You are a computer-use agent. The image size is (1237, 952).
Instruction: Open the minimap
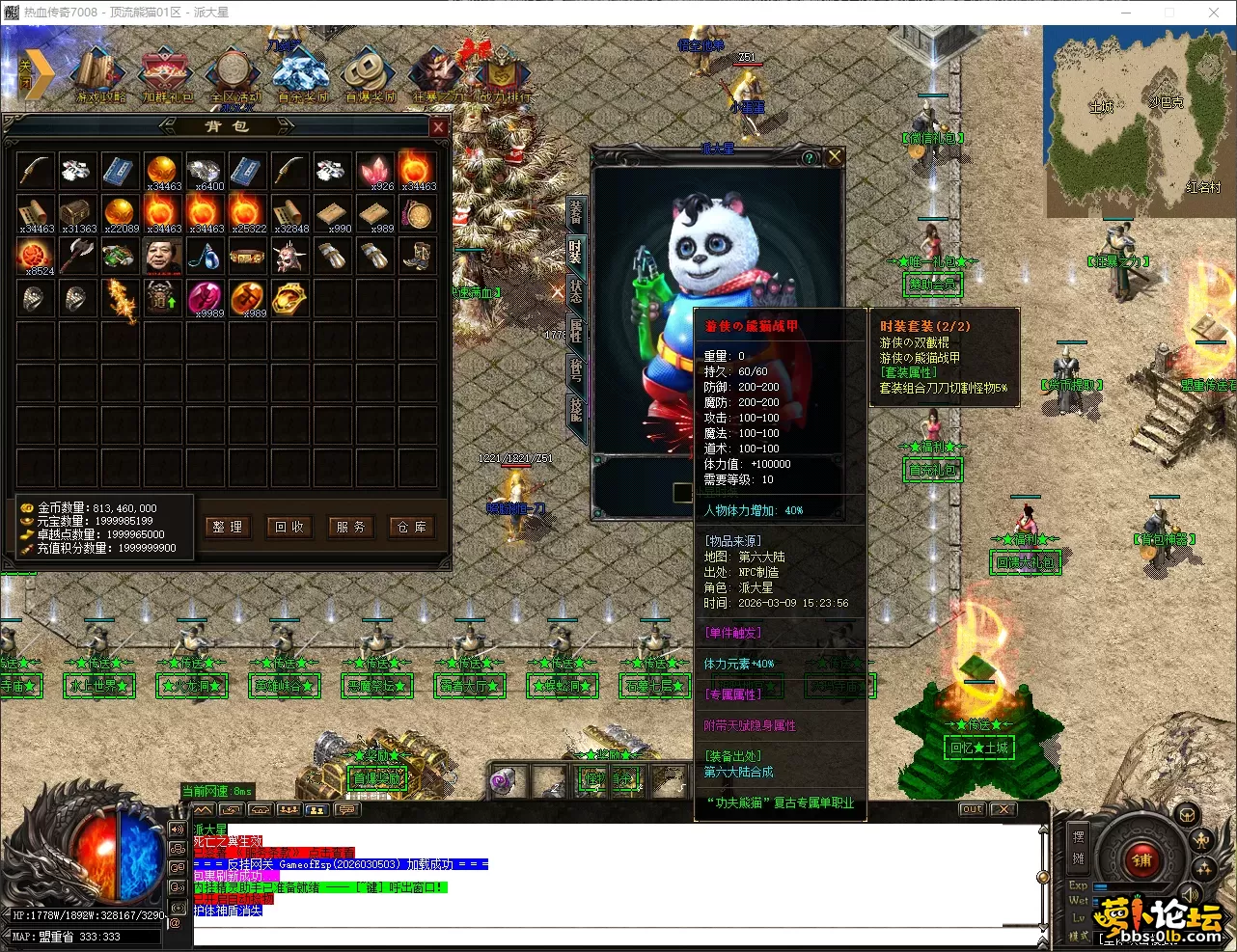[x=1139, y=121]
